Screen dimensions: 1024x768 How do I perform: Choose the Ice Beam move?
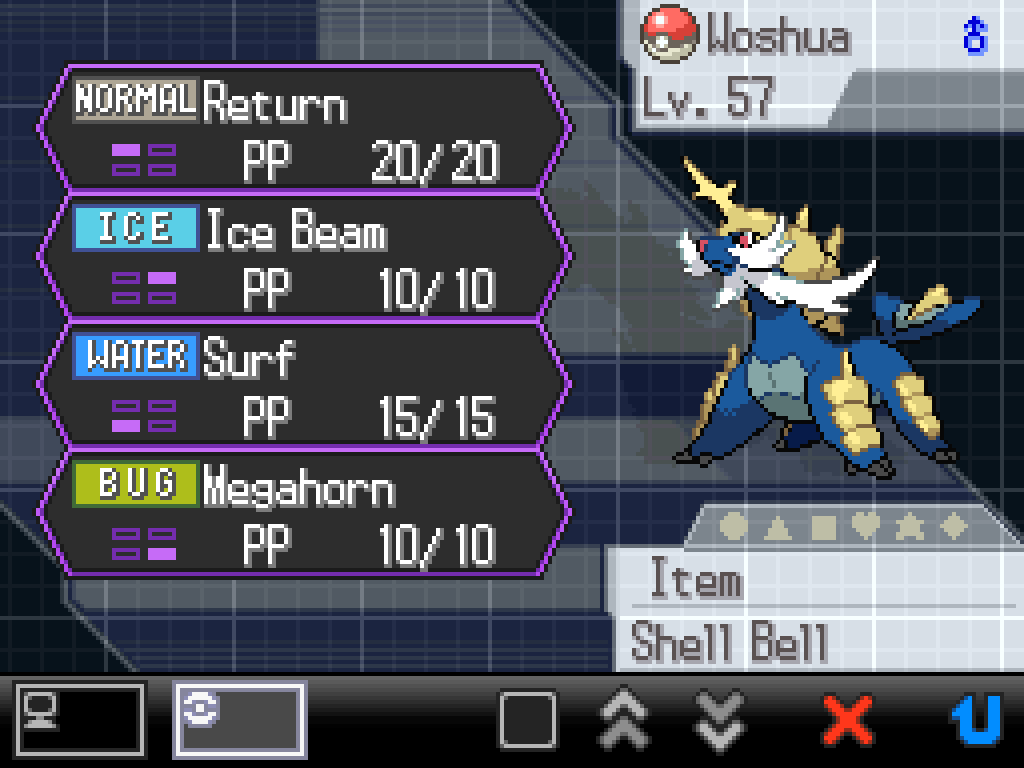tap(305, 257)
